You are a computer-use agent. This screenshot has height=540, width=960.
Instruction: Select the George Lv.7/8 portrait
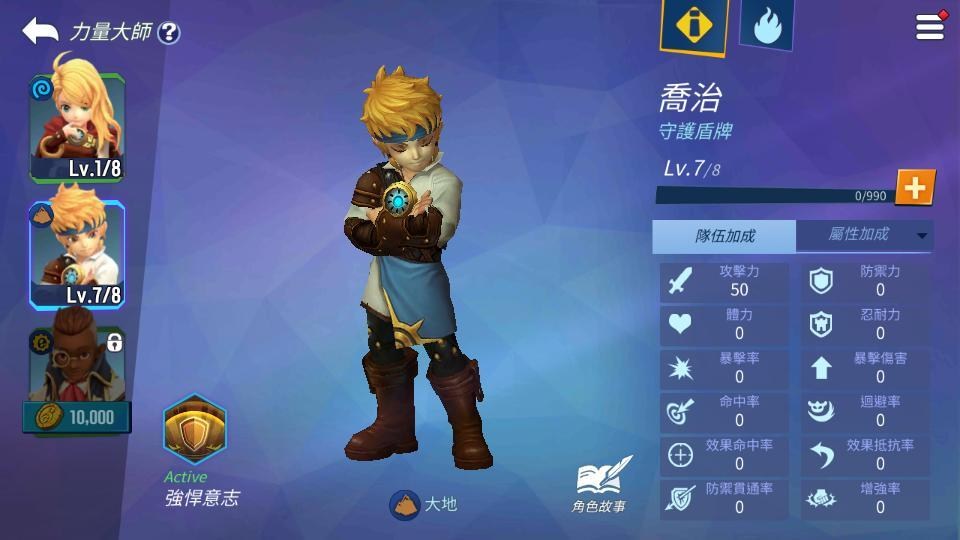(77, 255)
